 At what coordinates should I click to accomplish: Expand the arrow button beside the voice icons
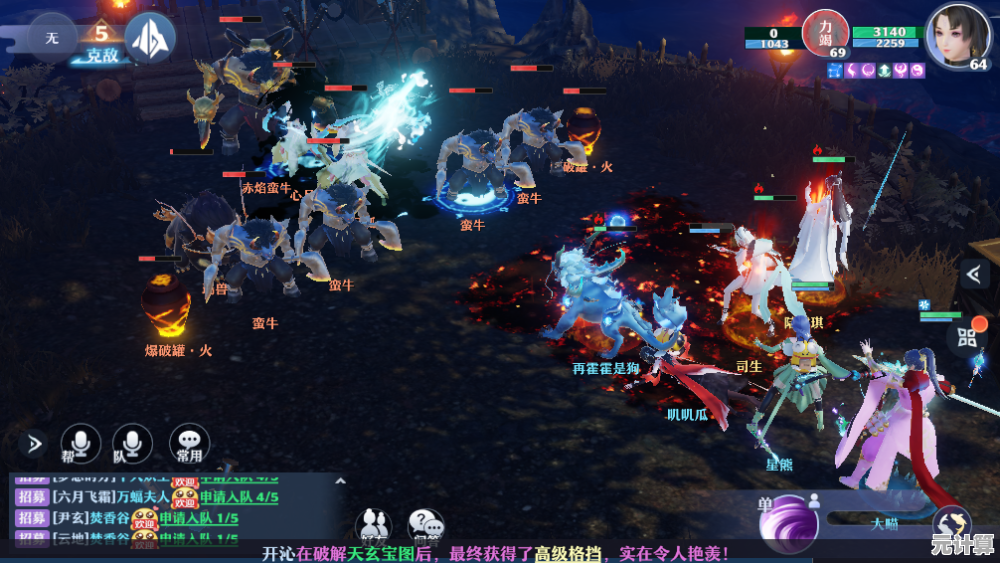click(x=34, y=443)
